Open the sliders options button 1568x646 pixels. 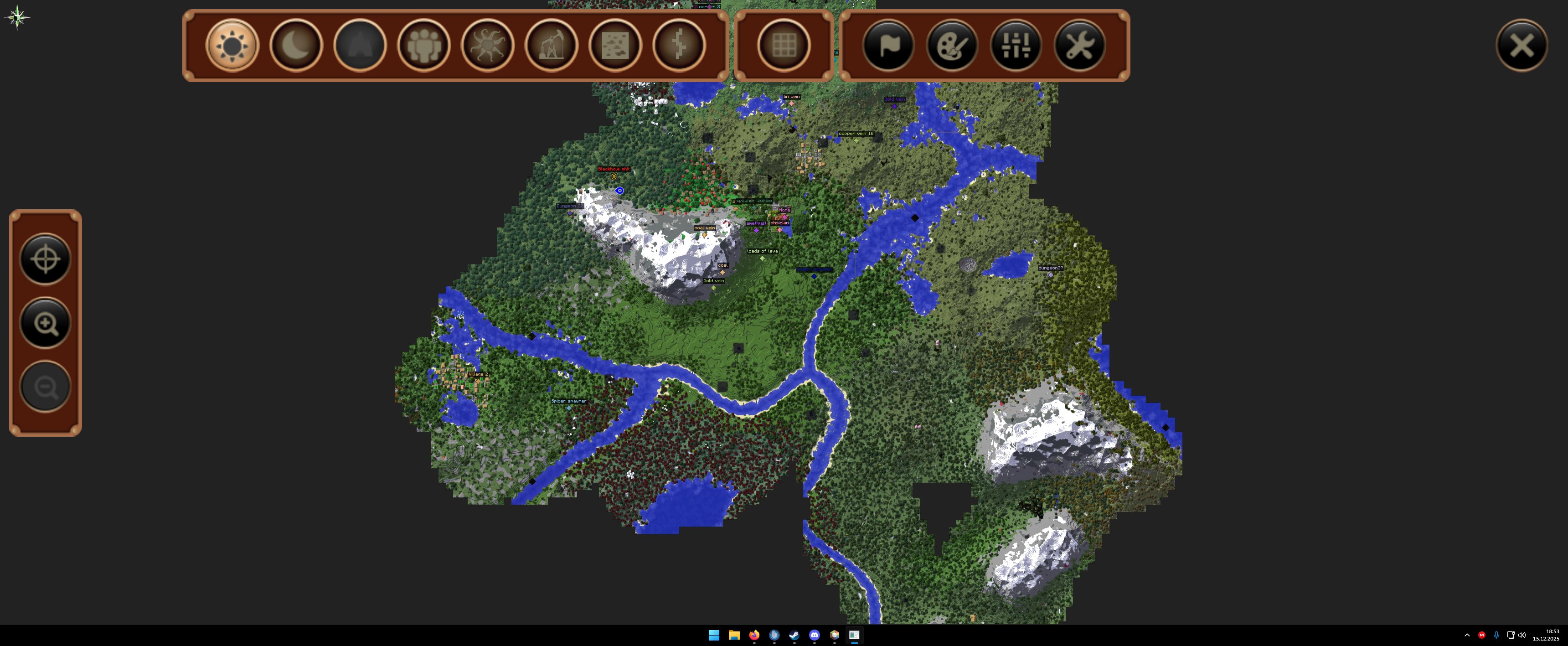pos(1015,45)
